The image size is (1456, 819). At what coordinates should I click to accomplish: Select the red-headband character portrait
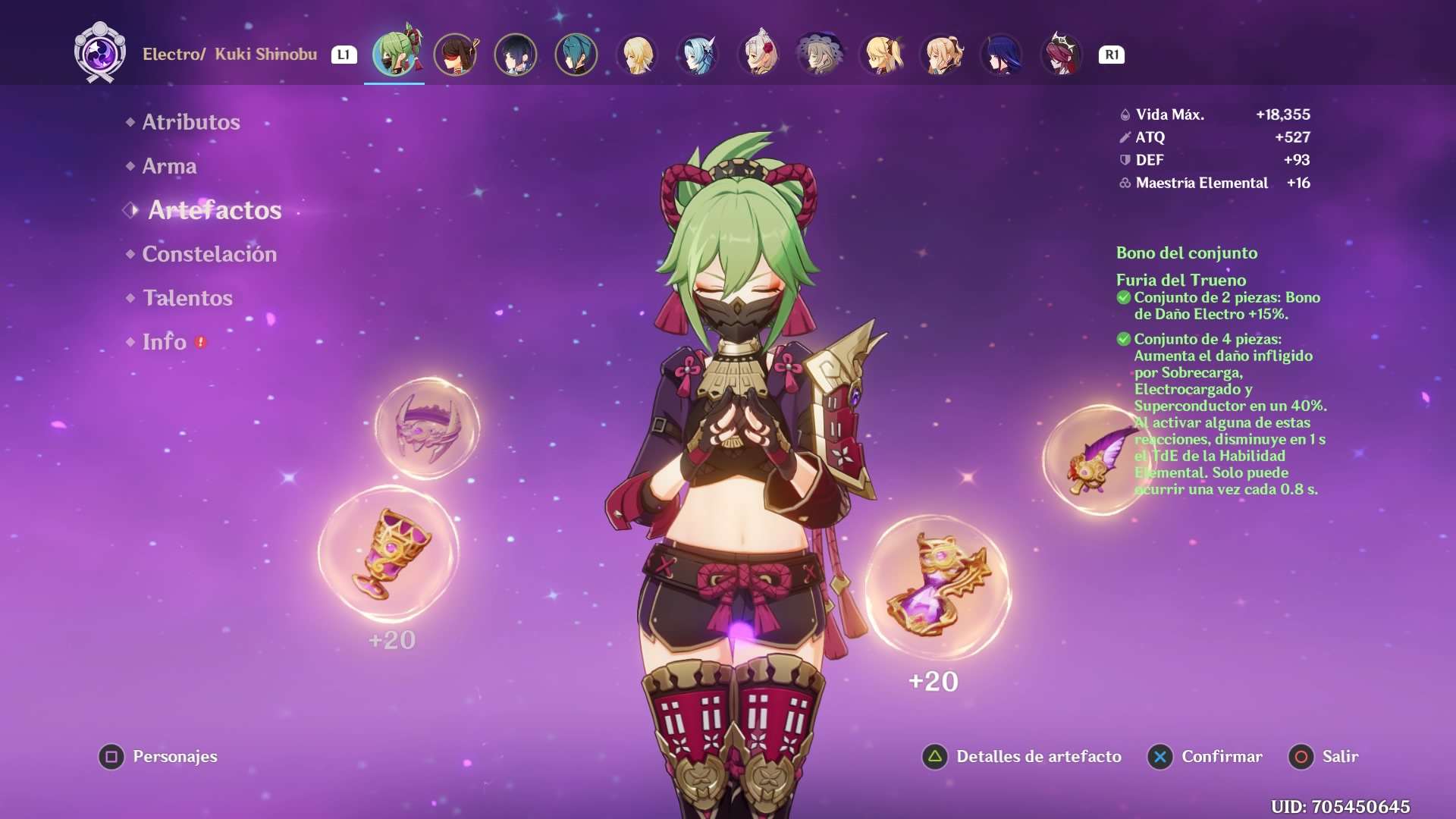tap(457, 55)
